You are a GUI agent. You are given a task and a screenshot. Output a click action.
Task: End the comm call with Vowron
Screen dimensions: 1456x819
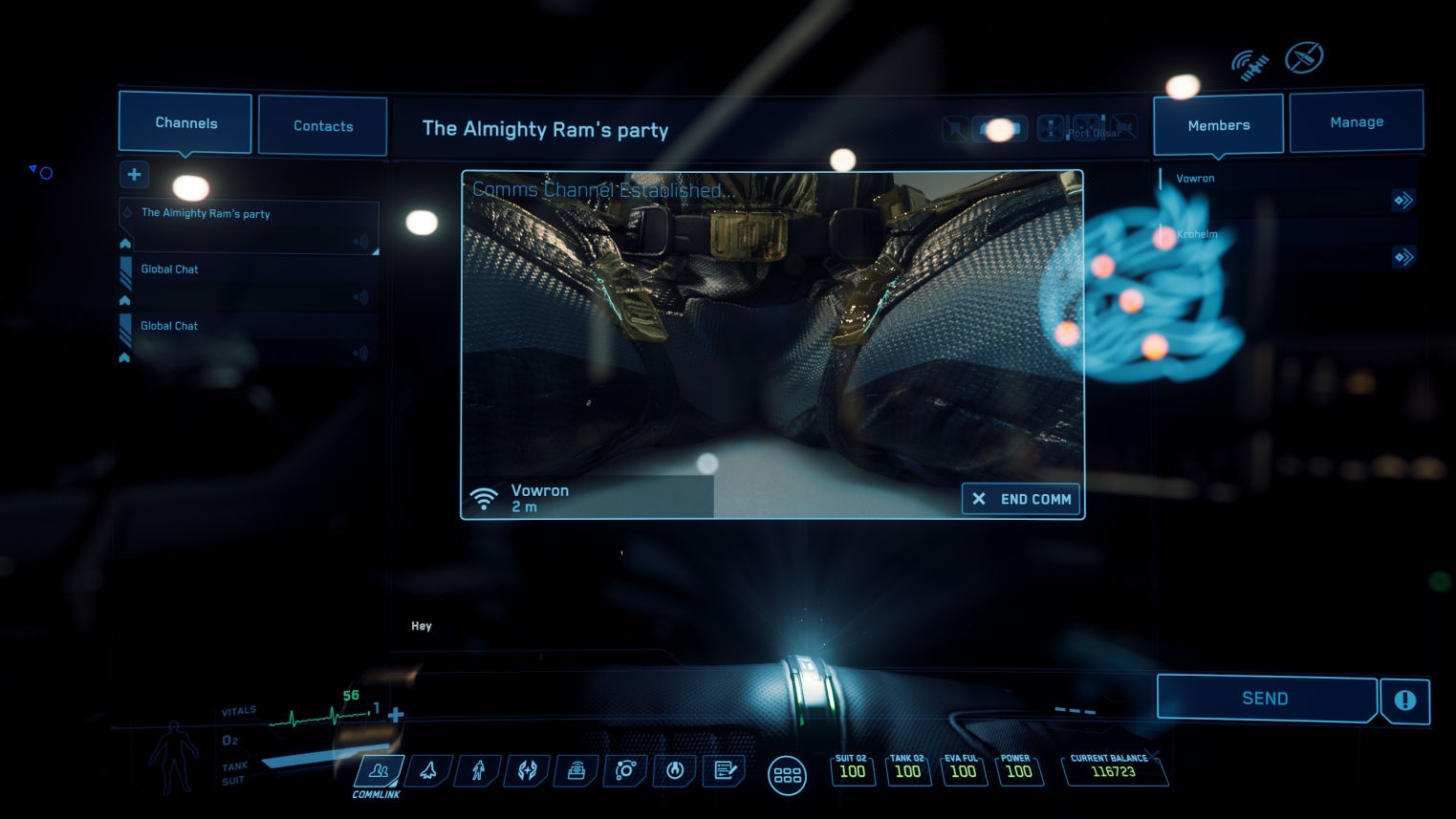tap(1021, 499)
